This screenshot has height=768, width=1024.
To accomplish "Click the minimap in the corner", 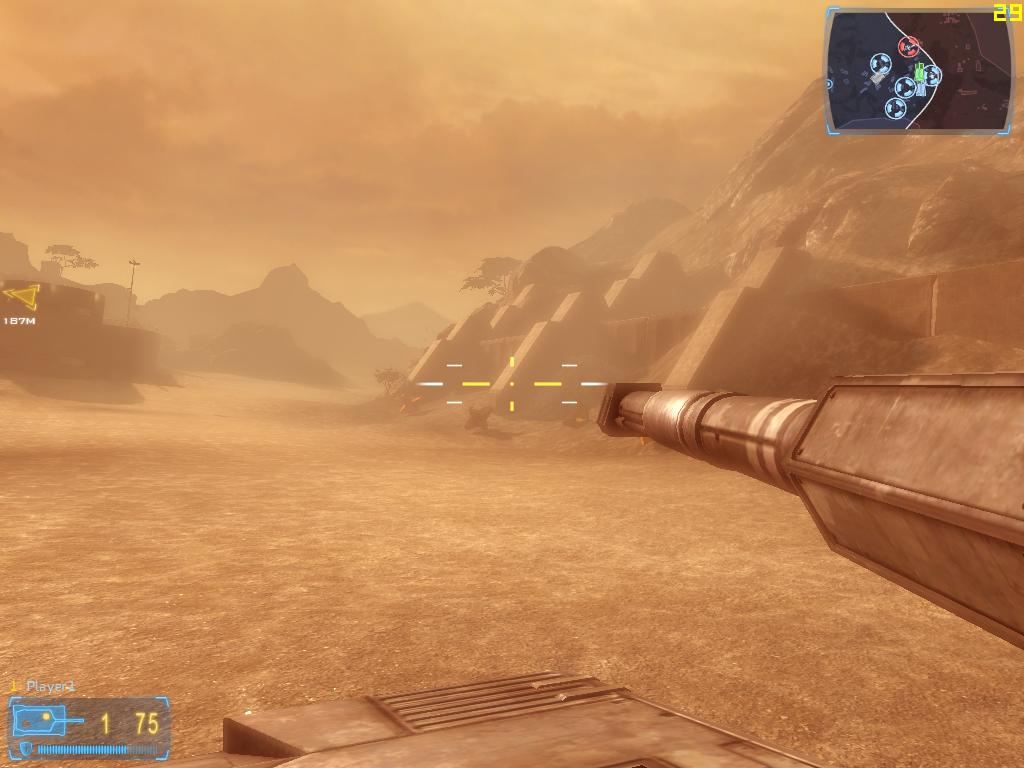I will tap(919, 71).
